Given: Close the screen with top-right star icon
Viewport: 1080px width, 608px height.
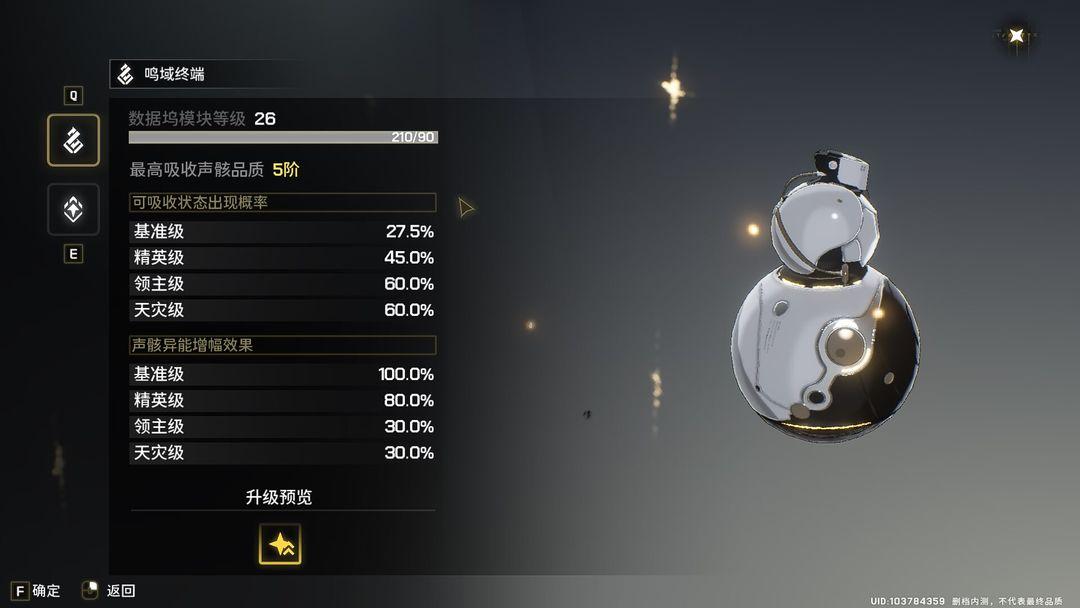Looking at the screenshot, I should (x=1016, y=36).
